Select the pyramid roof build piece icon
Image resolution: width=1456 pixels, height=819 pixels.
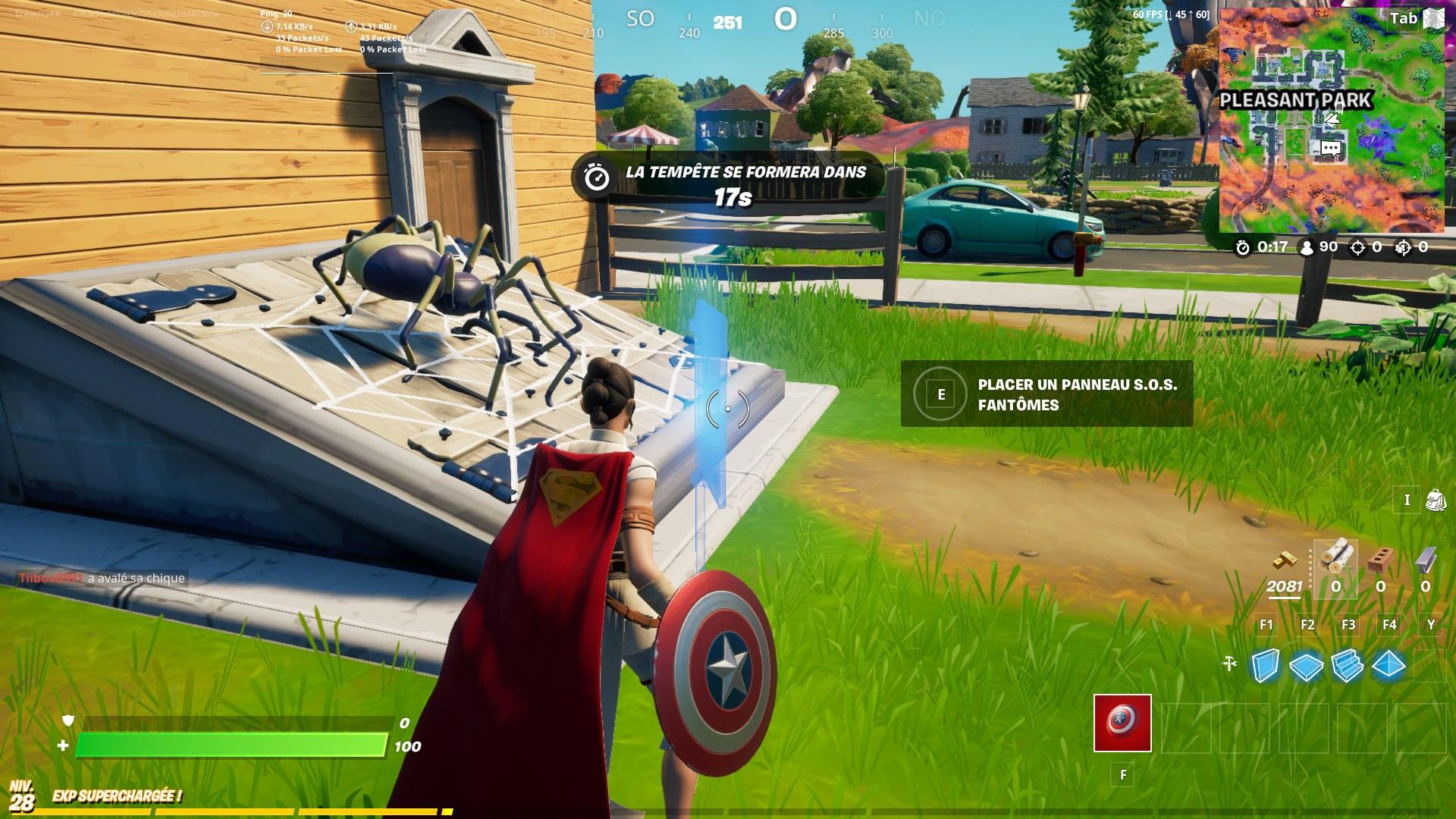(1389, 665)
